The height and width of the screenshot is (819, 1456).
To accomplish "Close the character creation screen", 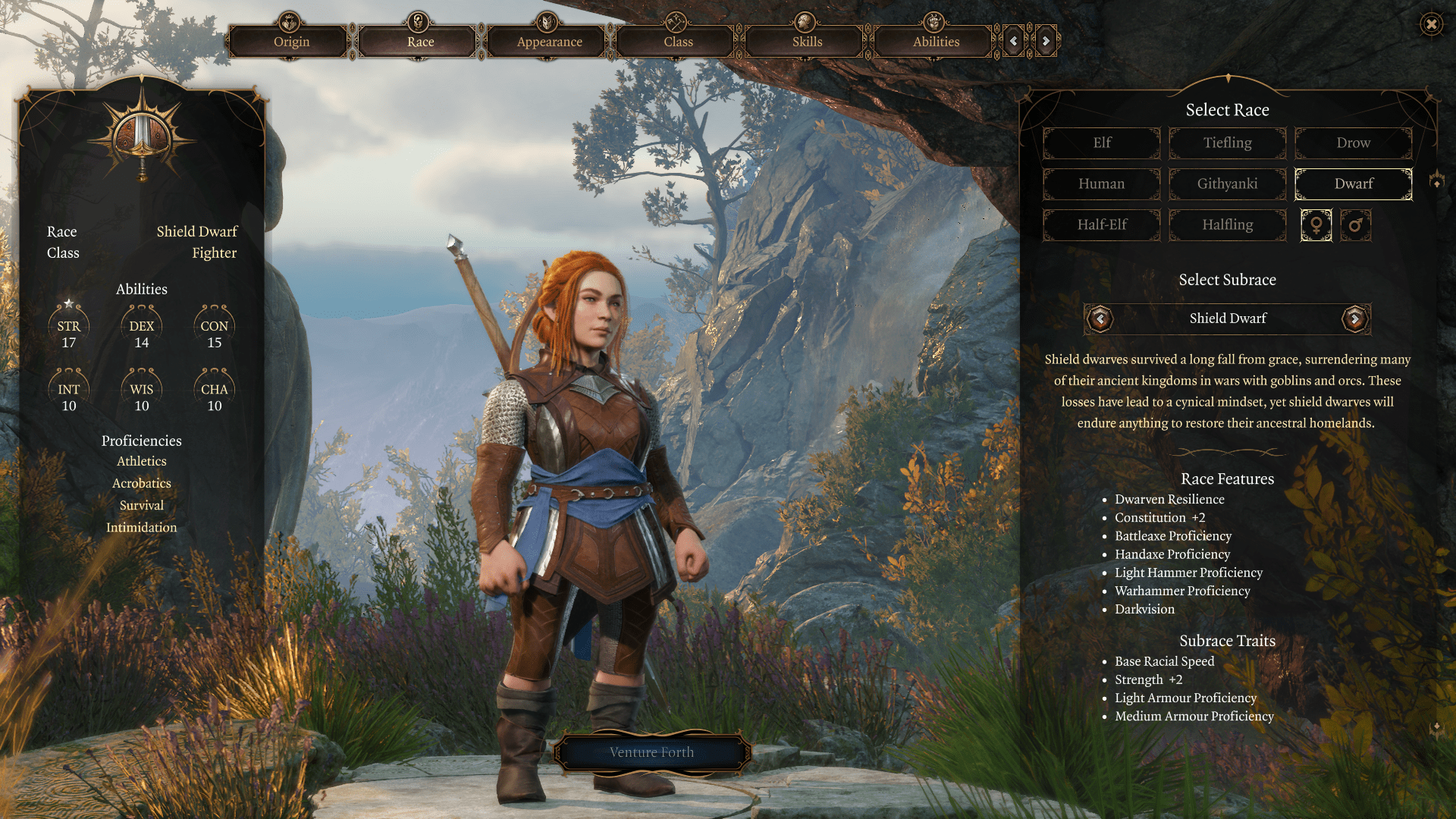I will pyautogui.click(x=1431, y=24).
